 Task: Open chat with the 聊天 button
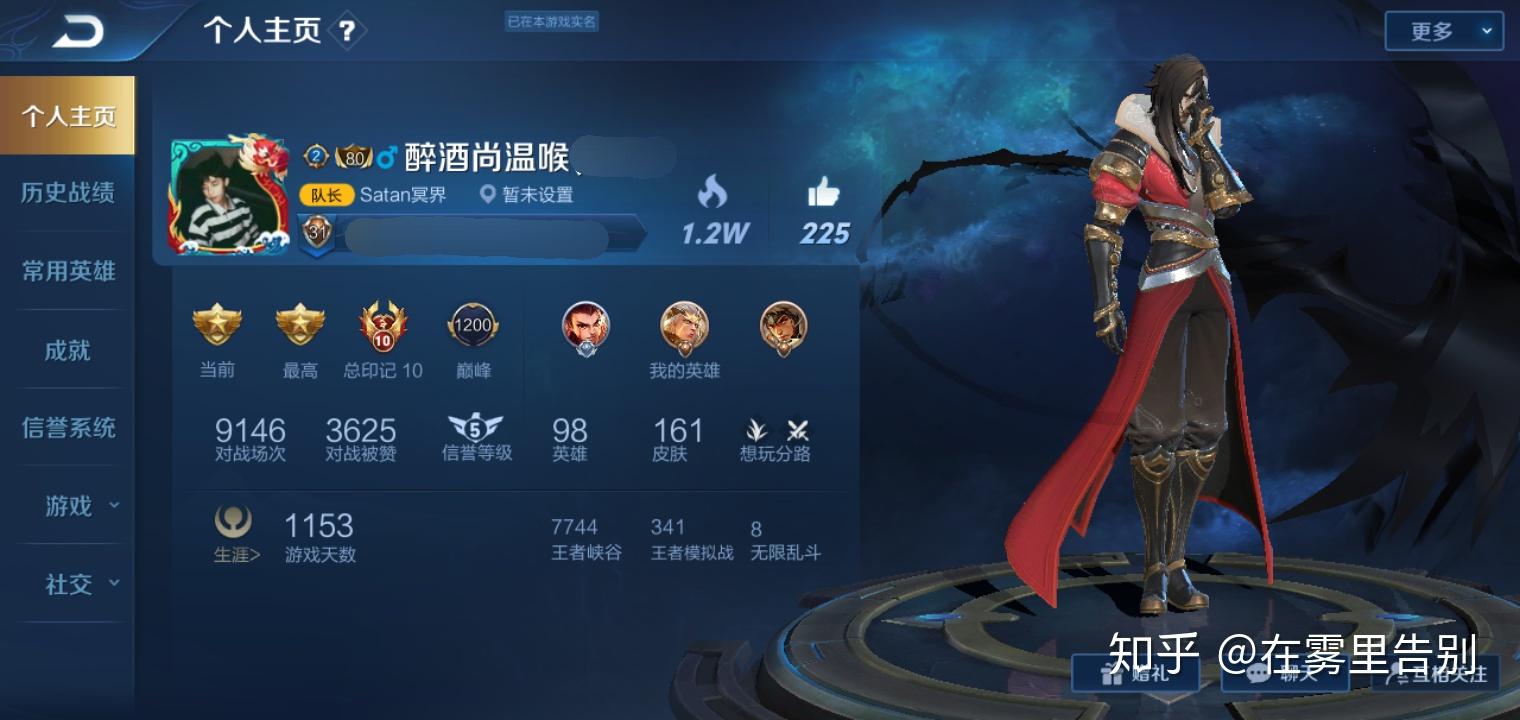1285,673
